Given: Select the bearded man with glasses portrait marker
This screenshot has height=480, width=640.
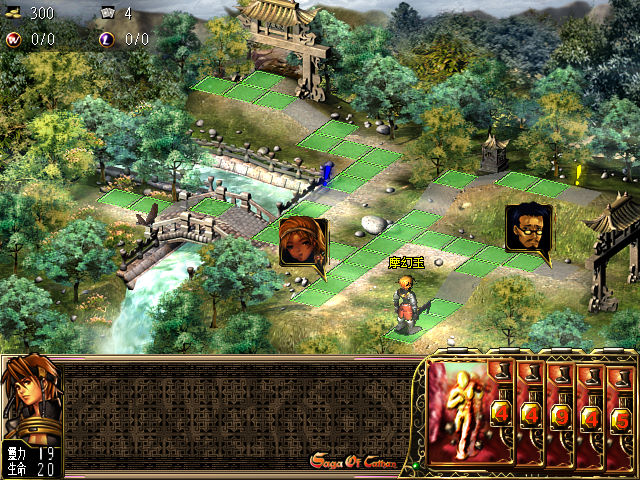Looking at the screenshot, I should pyautogui.click(x=527, y=229).
